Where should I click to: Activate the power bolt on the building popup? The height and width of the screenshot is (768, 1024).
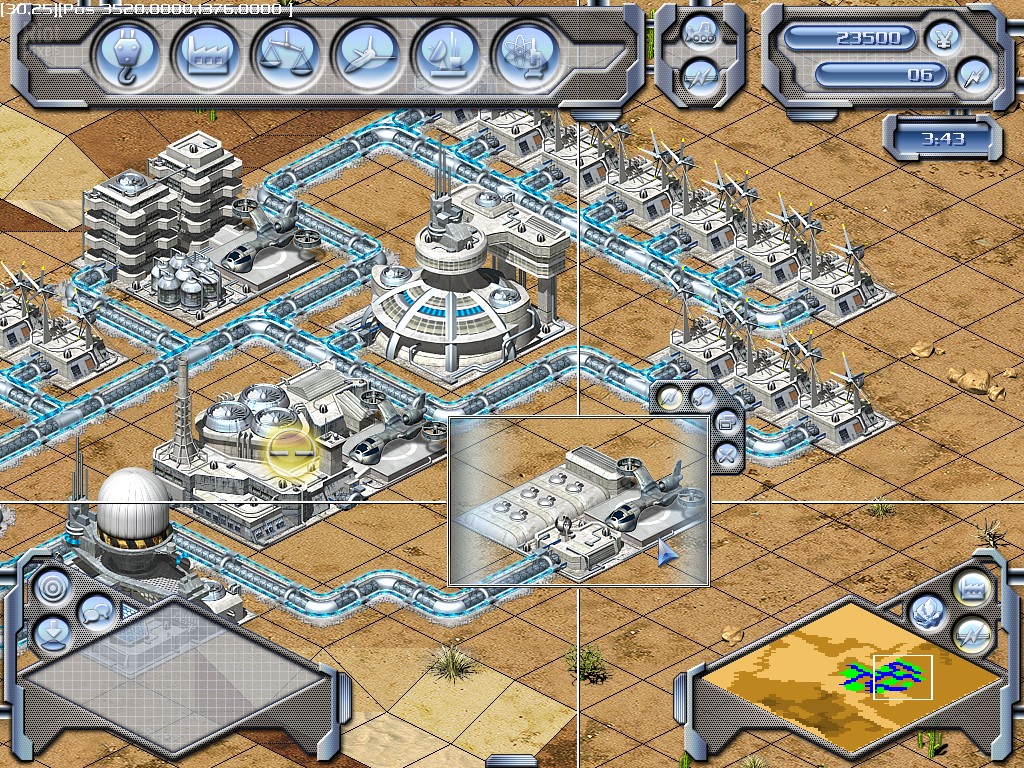[671, 397]
